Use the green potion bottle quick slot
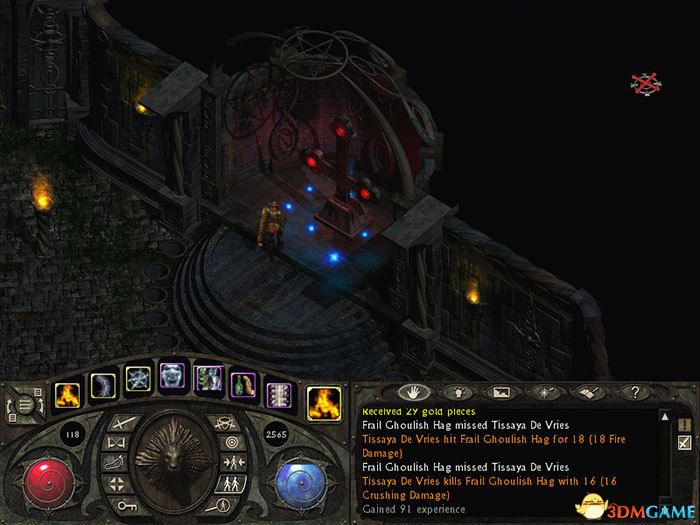The height and width of the screenshot is (525, 700). pyautogui.click(x=242, y=383)
